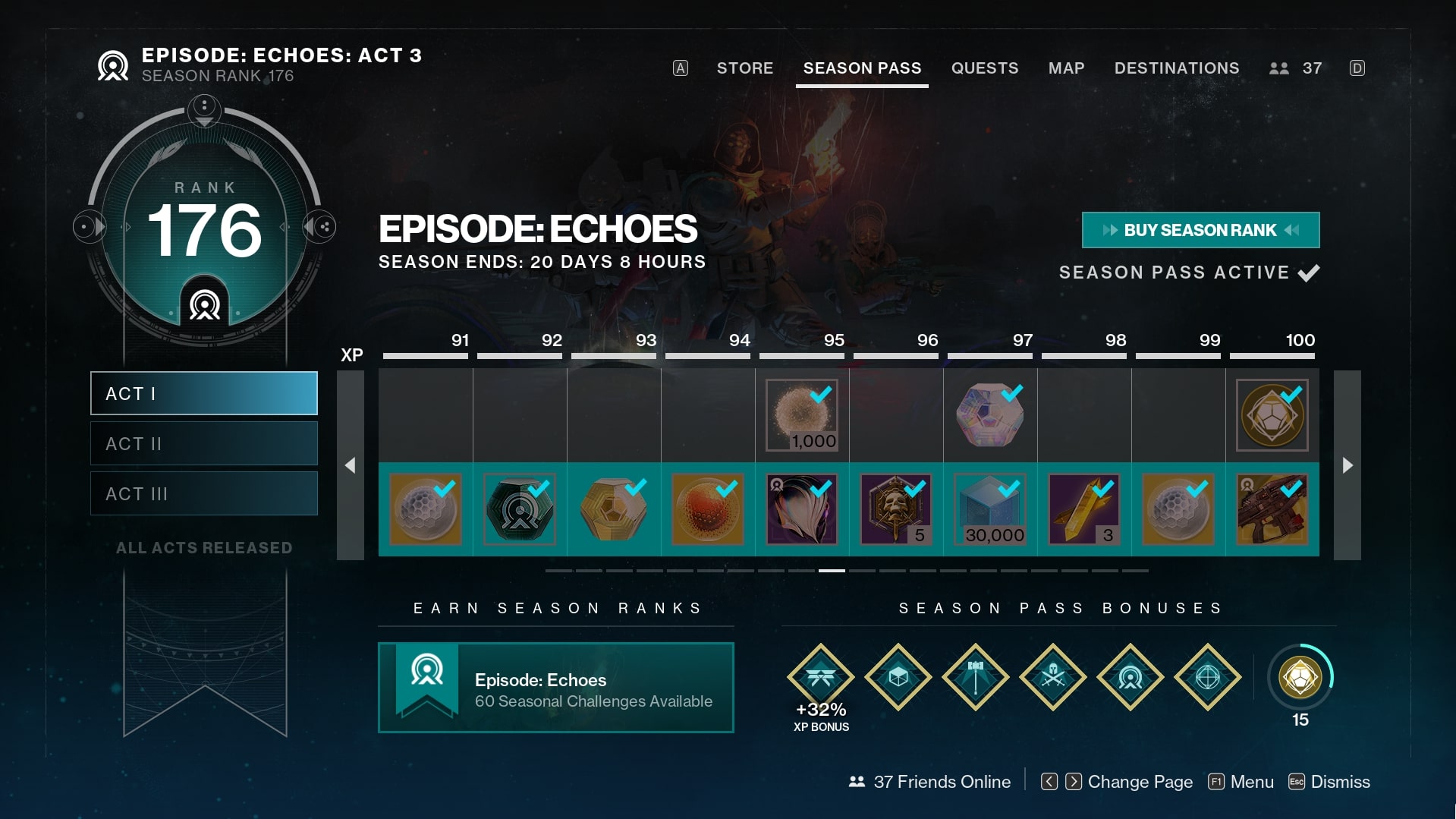Advance to the next reward page

pos(1347,465)
